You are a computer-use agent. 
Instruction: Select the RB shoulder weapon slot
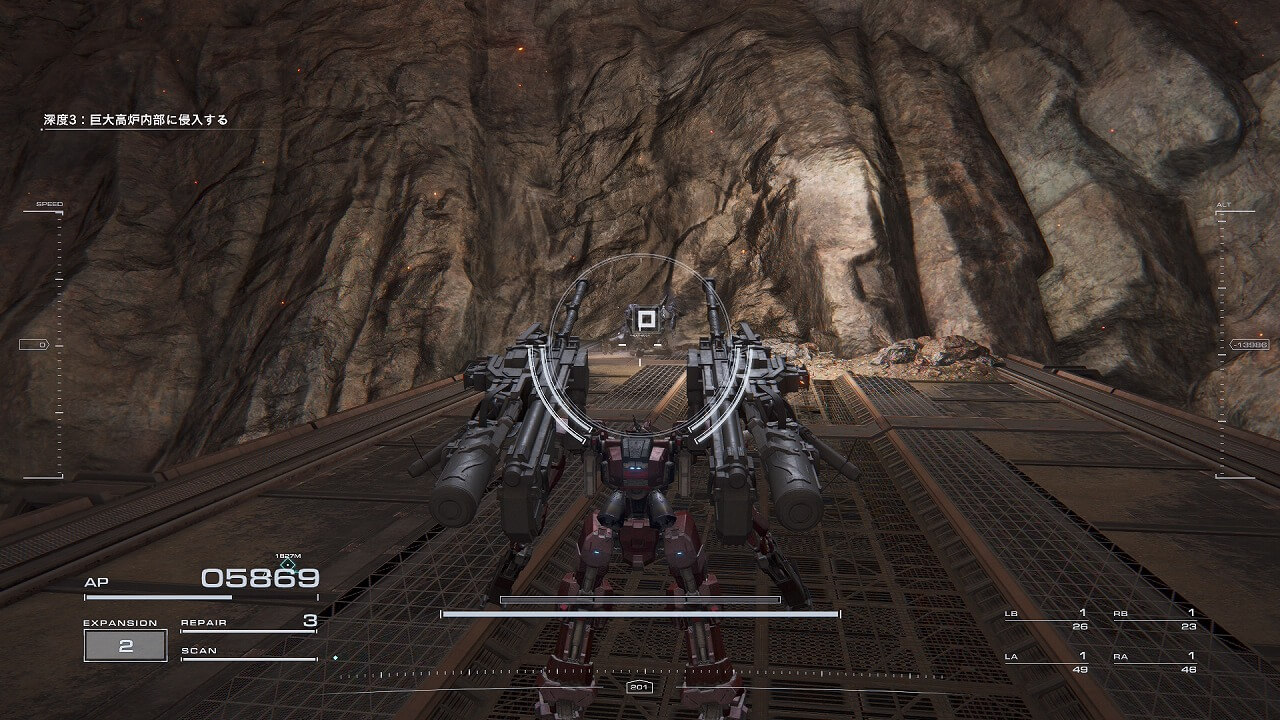pyautogui.click(x=1157, y=619)
